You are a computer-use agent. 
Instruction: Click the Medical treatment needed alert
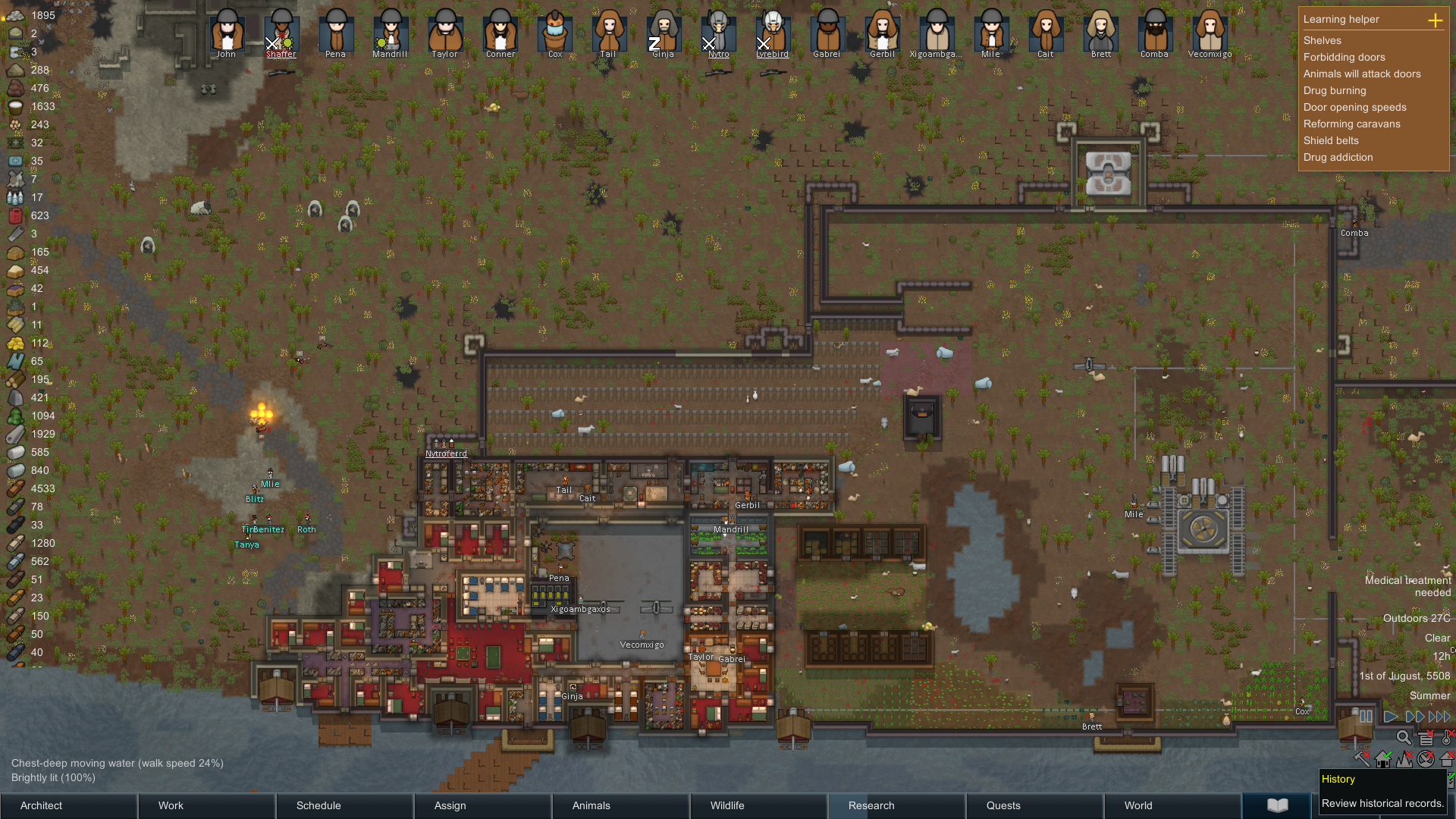1407,586
